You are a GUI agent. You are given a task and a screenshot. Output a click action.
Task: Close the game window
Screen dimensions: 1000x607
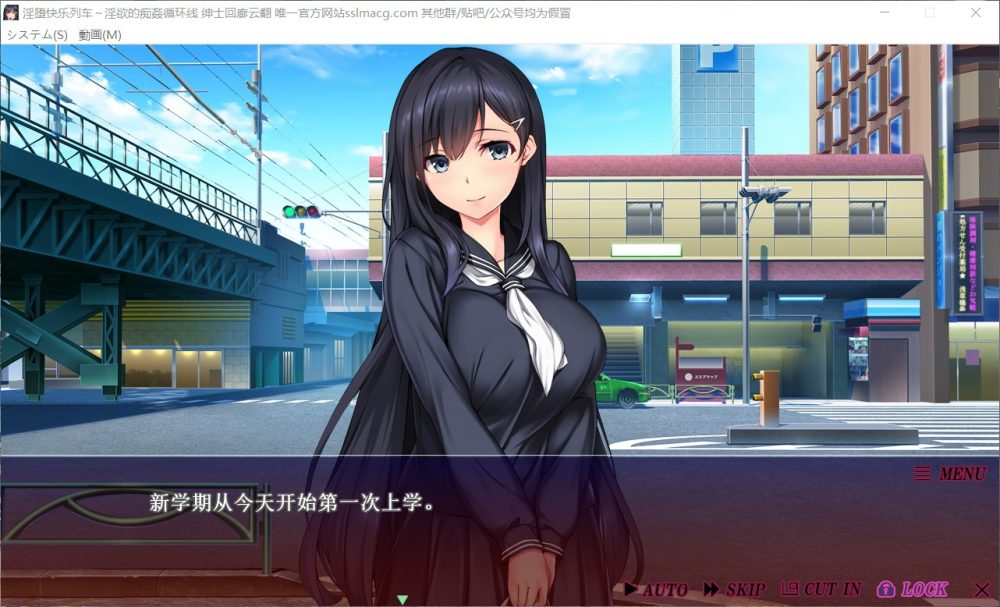click(976, 13)
